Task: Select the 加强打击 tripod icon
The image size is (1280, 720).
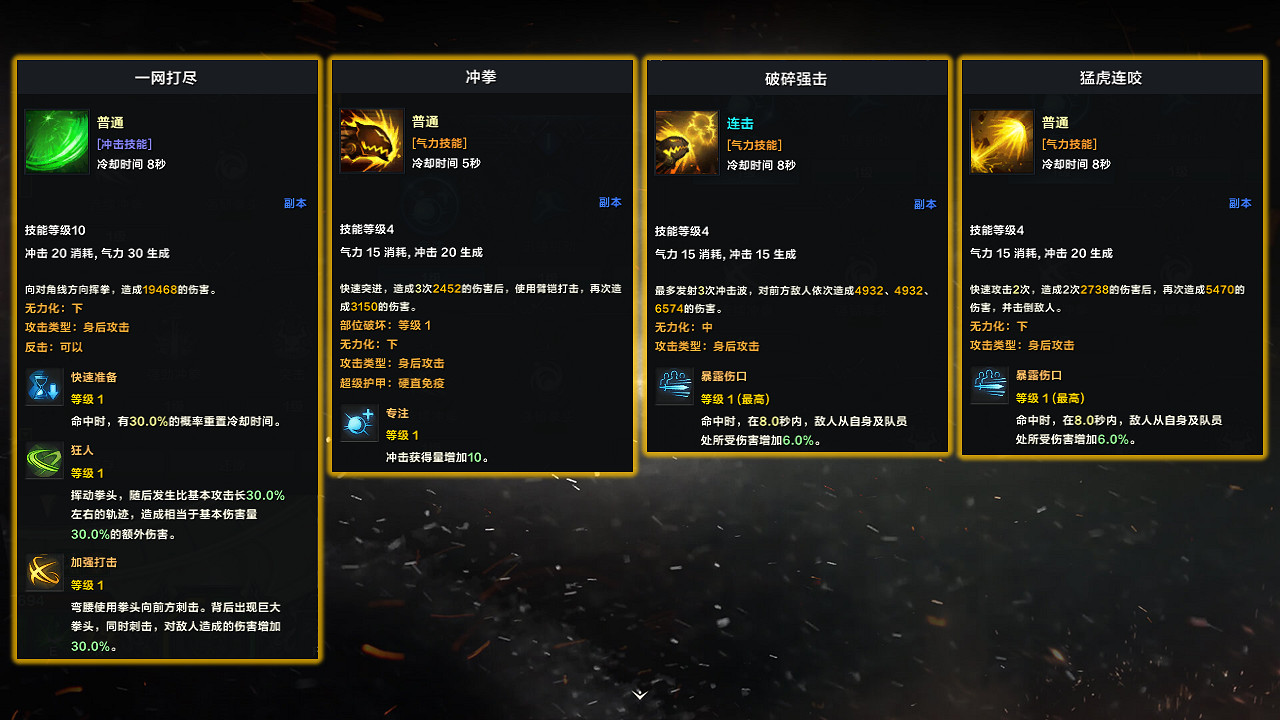Action: [x=44, y=573]
